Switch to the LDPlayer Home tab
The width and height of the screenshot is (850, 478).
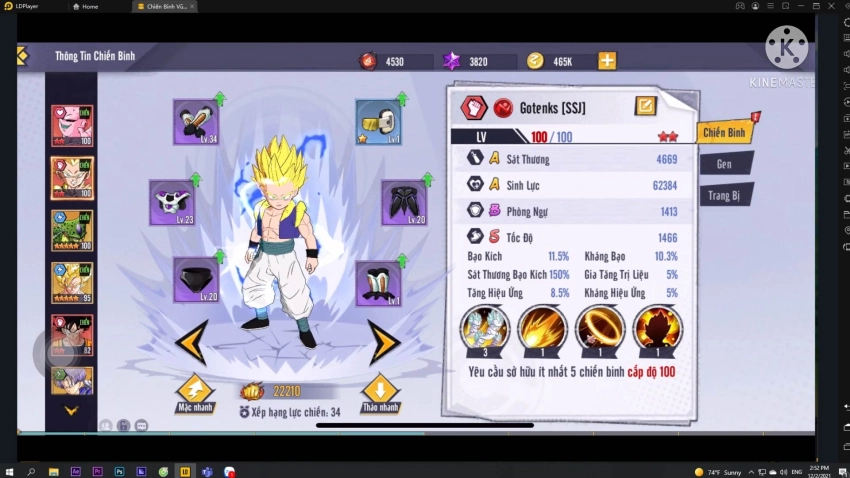click(87, 7)
